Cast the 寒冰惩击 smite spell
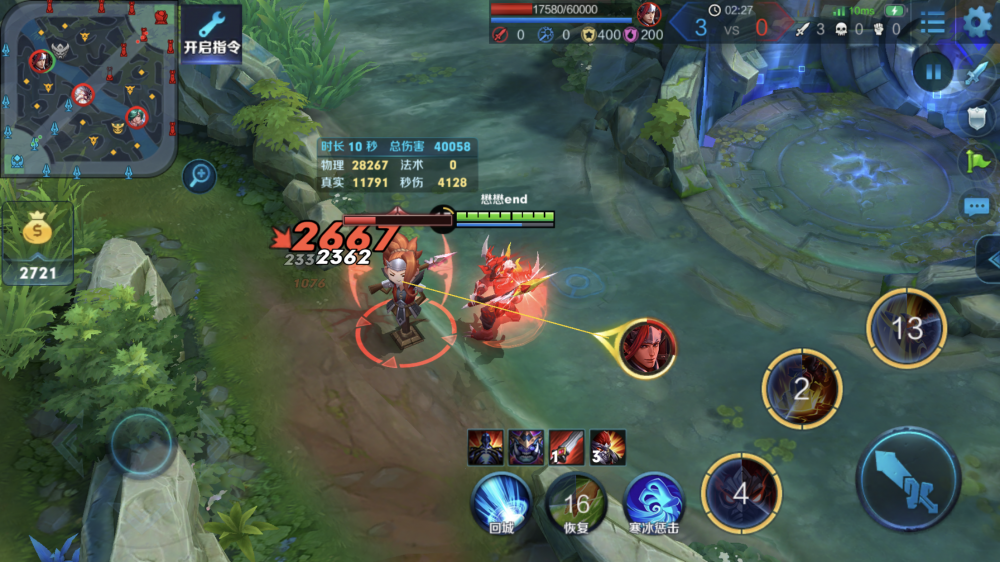This screenshot has height=562, width=1000. coord(654,500)
